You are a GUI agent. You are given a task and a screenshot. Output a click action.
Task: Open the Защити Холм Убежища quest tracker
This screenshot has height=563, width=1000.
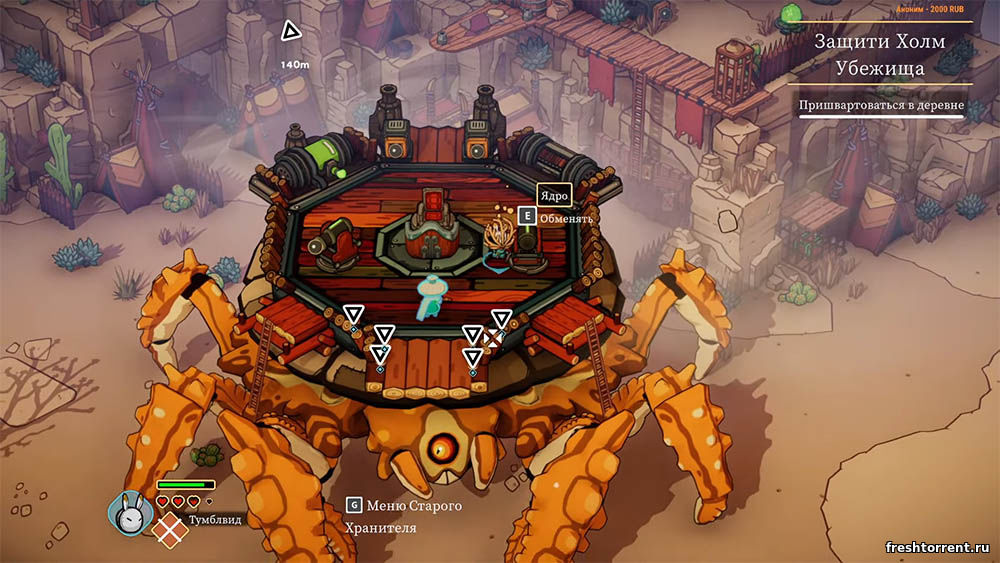(x=879, y=55)
